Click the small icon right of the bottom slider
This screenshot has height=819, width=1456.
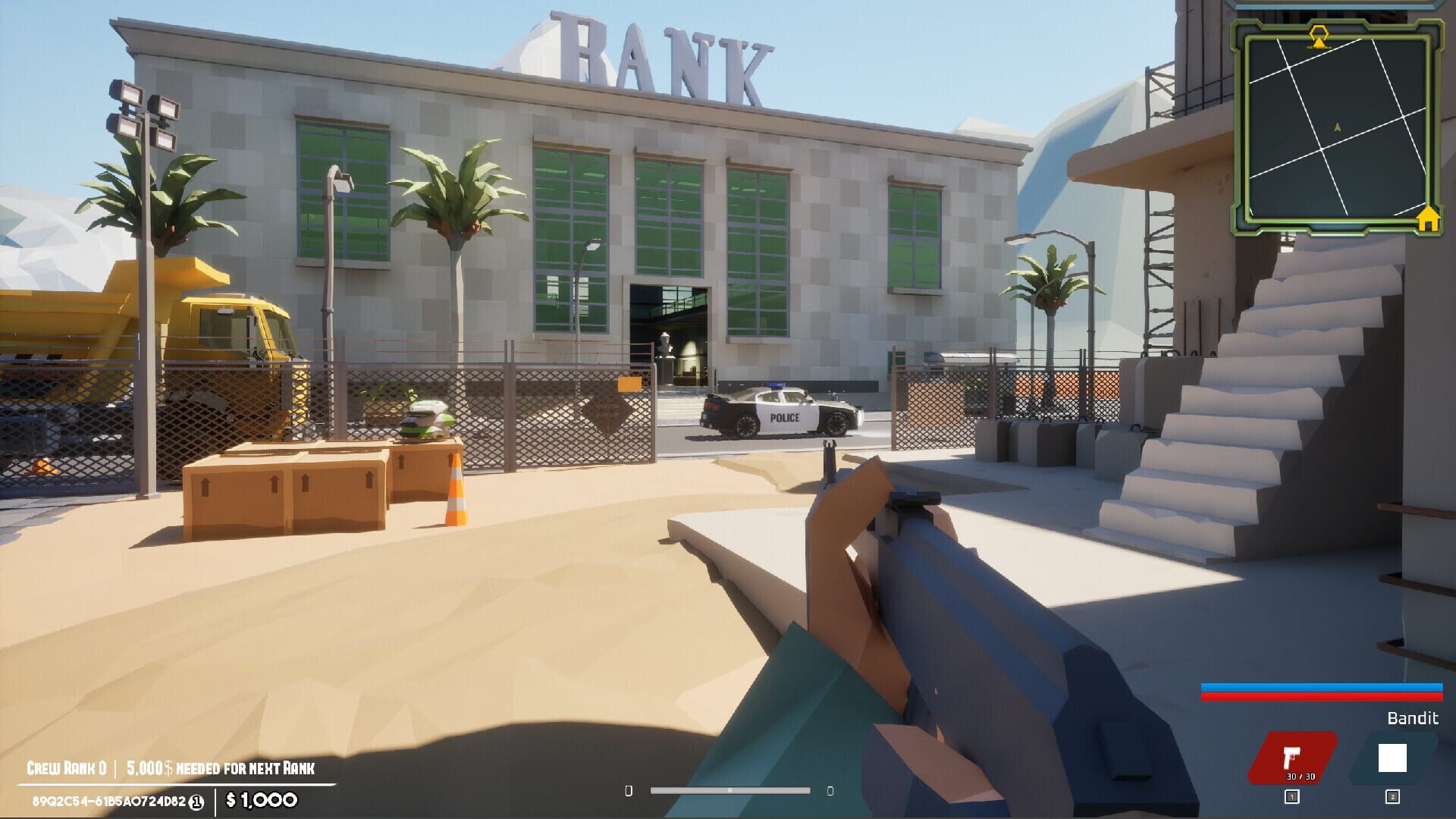[830, 790]
